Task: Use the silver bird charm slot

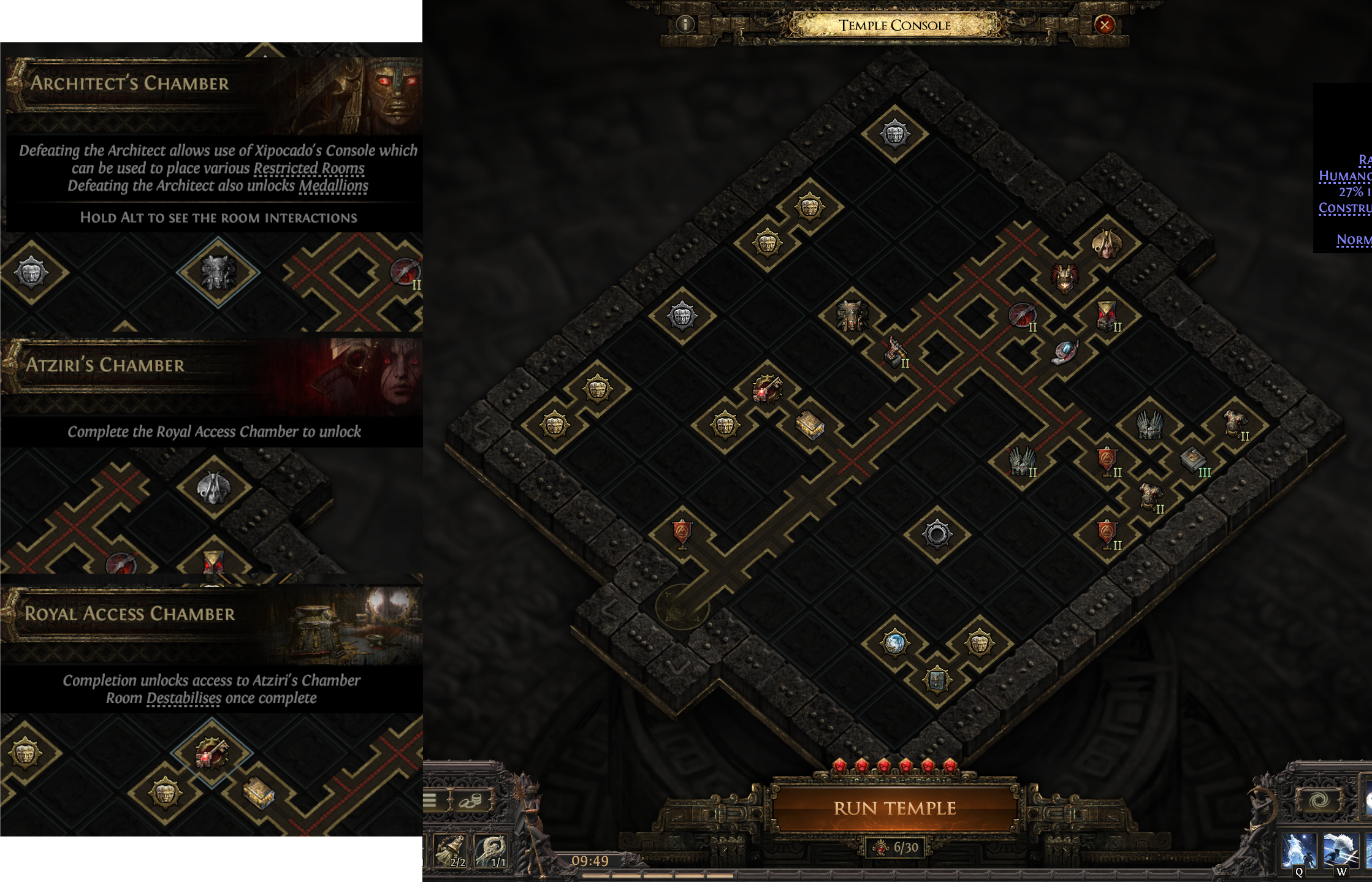Action: (x=490, y=851)
